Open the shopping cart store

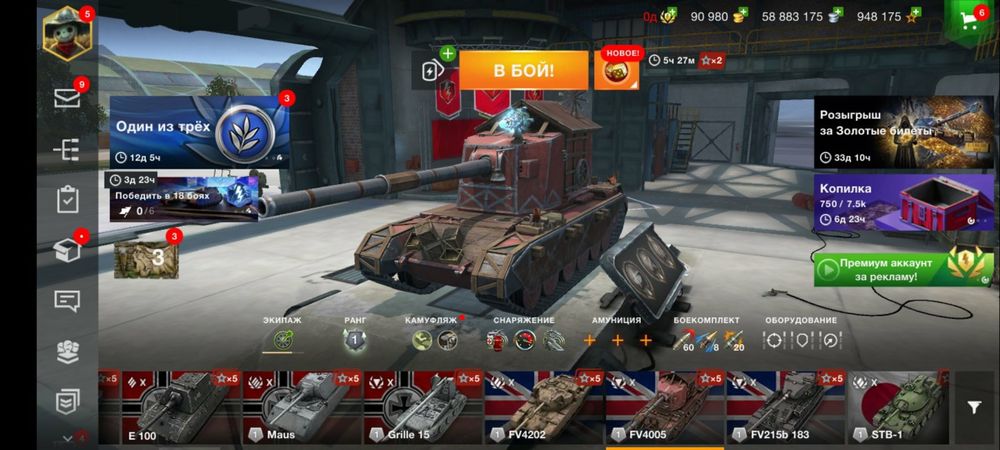[x=969, y=24]
